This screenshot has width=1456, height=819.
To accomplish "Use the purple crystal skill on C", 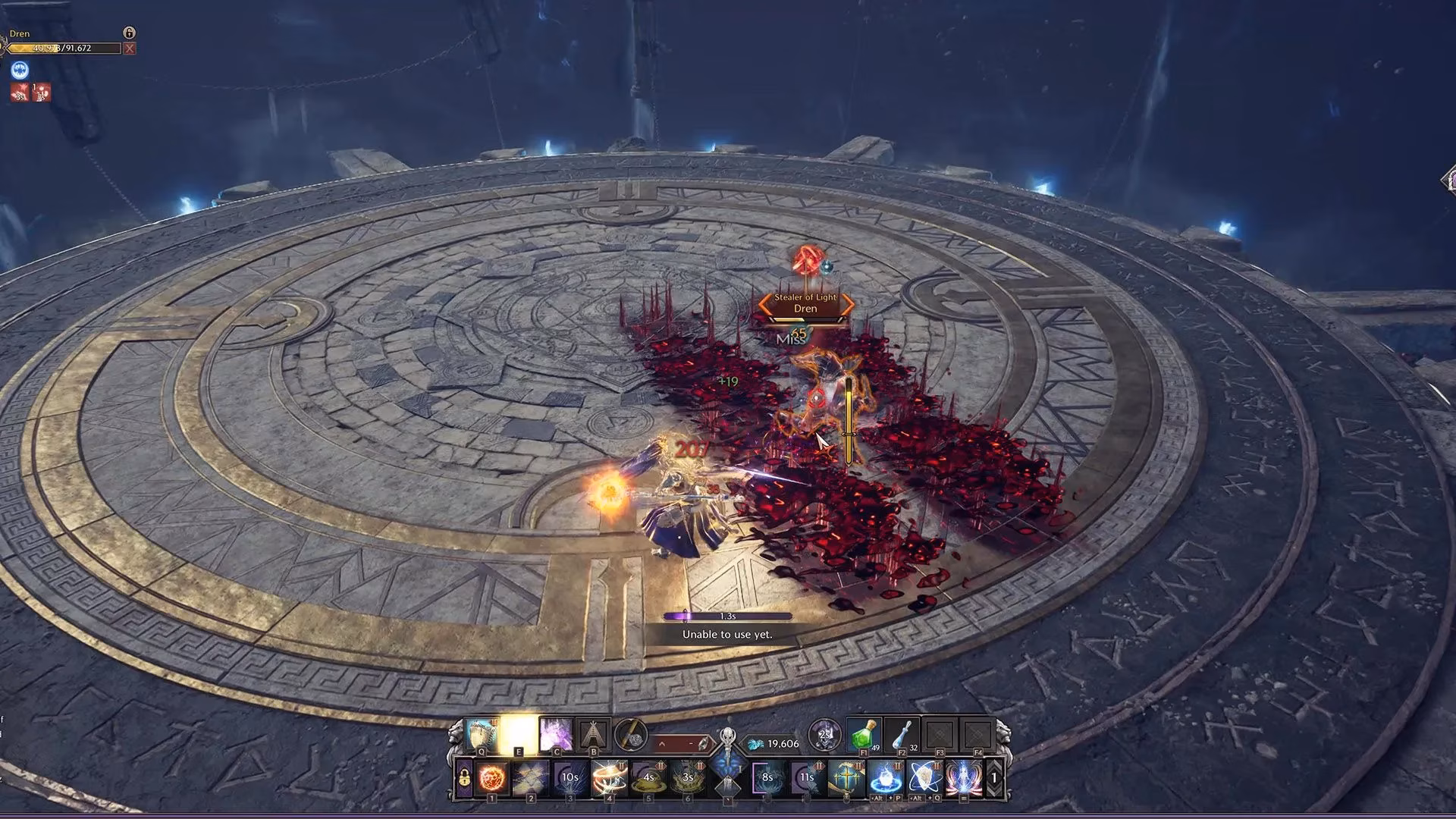I will tap(555, 736).
